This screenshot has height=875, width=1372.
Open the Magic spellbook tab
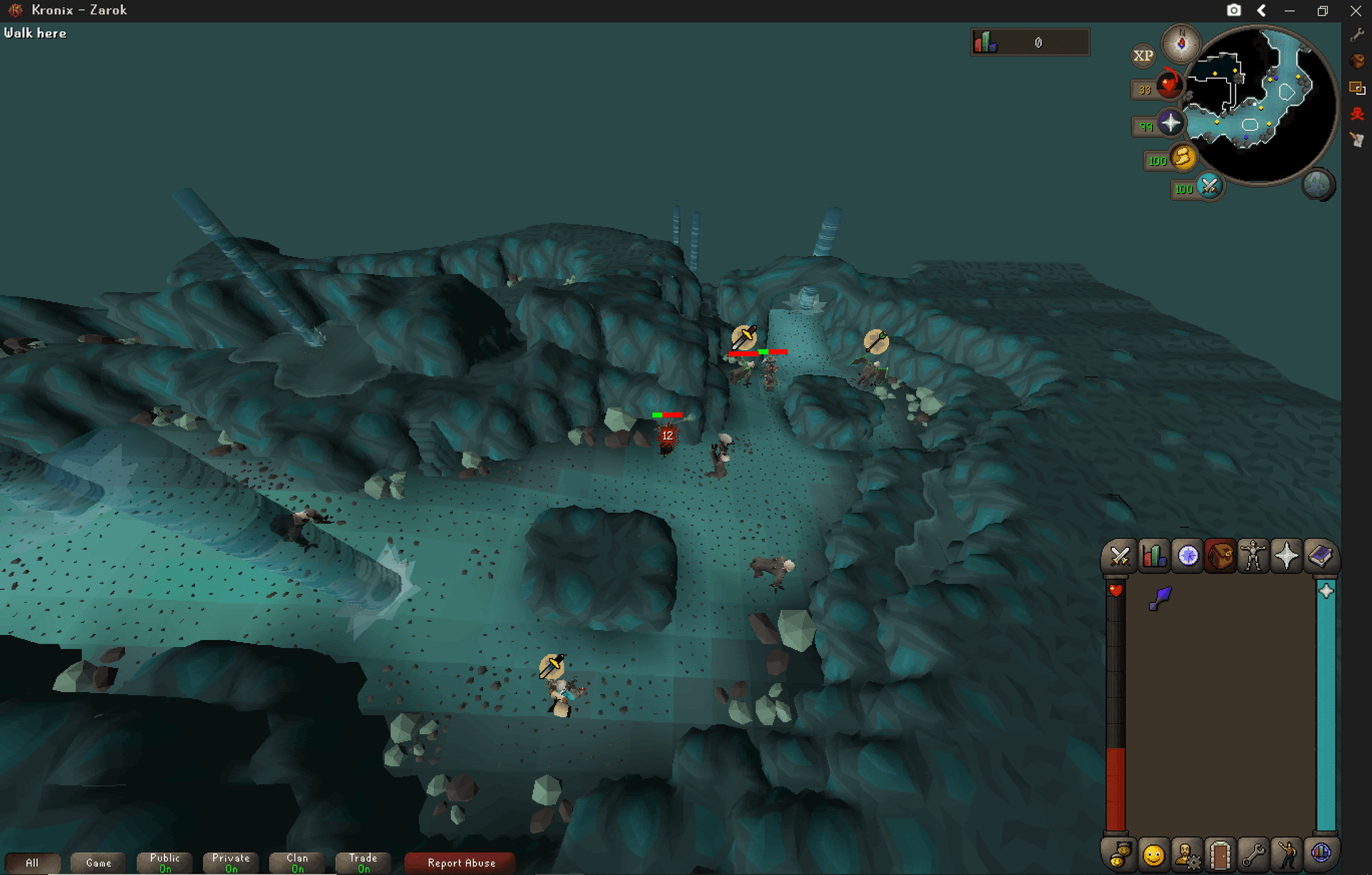pyautogui.click(x=1321, y=556)
